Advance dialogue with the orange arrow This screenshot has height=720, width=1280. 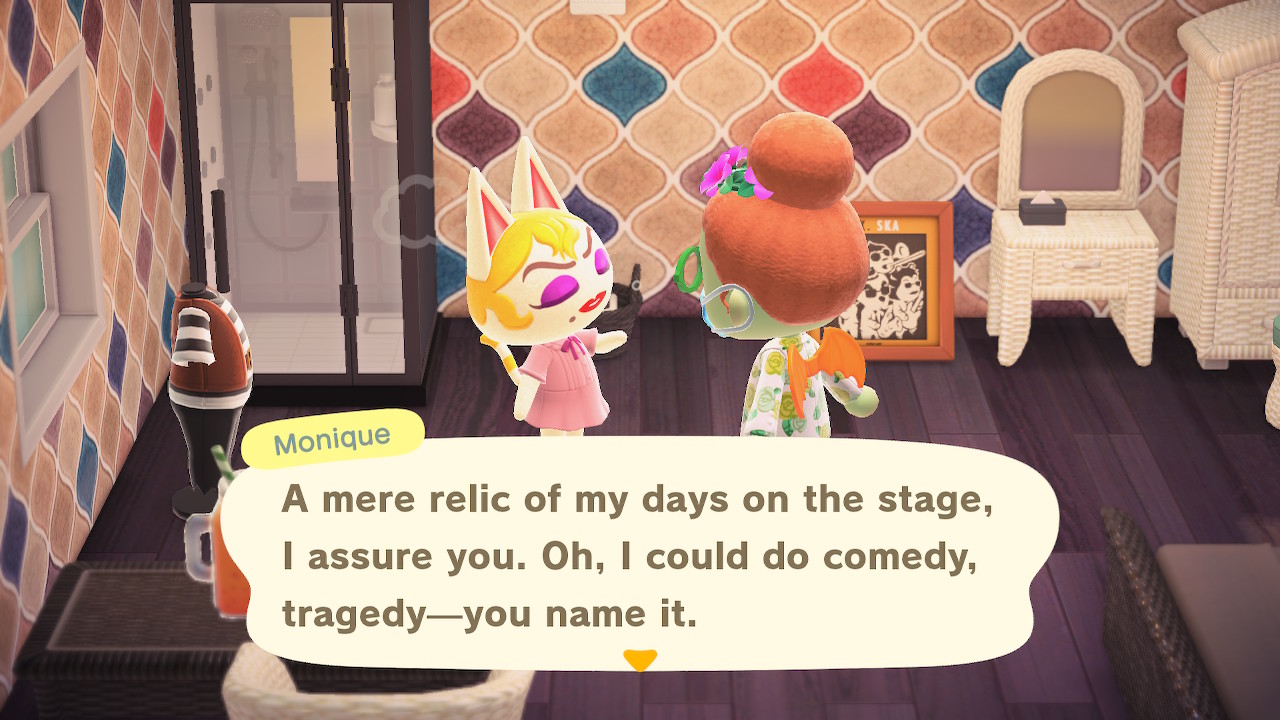pyautogui.click(x=639, y=660)
